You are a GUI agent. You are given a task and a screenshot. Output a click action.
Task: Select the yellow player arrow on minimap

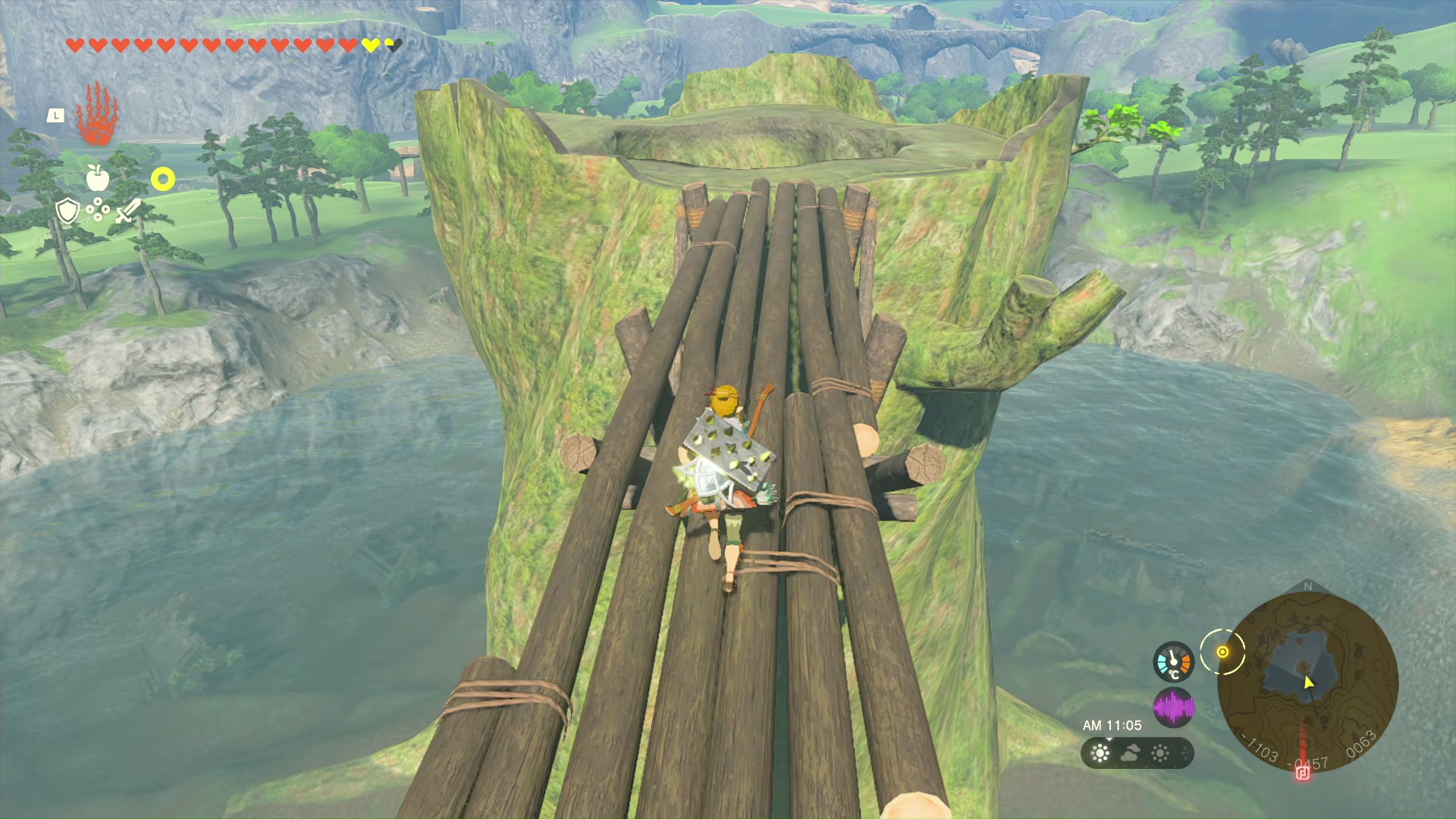(x=1309, y=682)
